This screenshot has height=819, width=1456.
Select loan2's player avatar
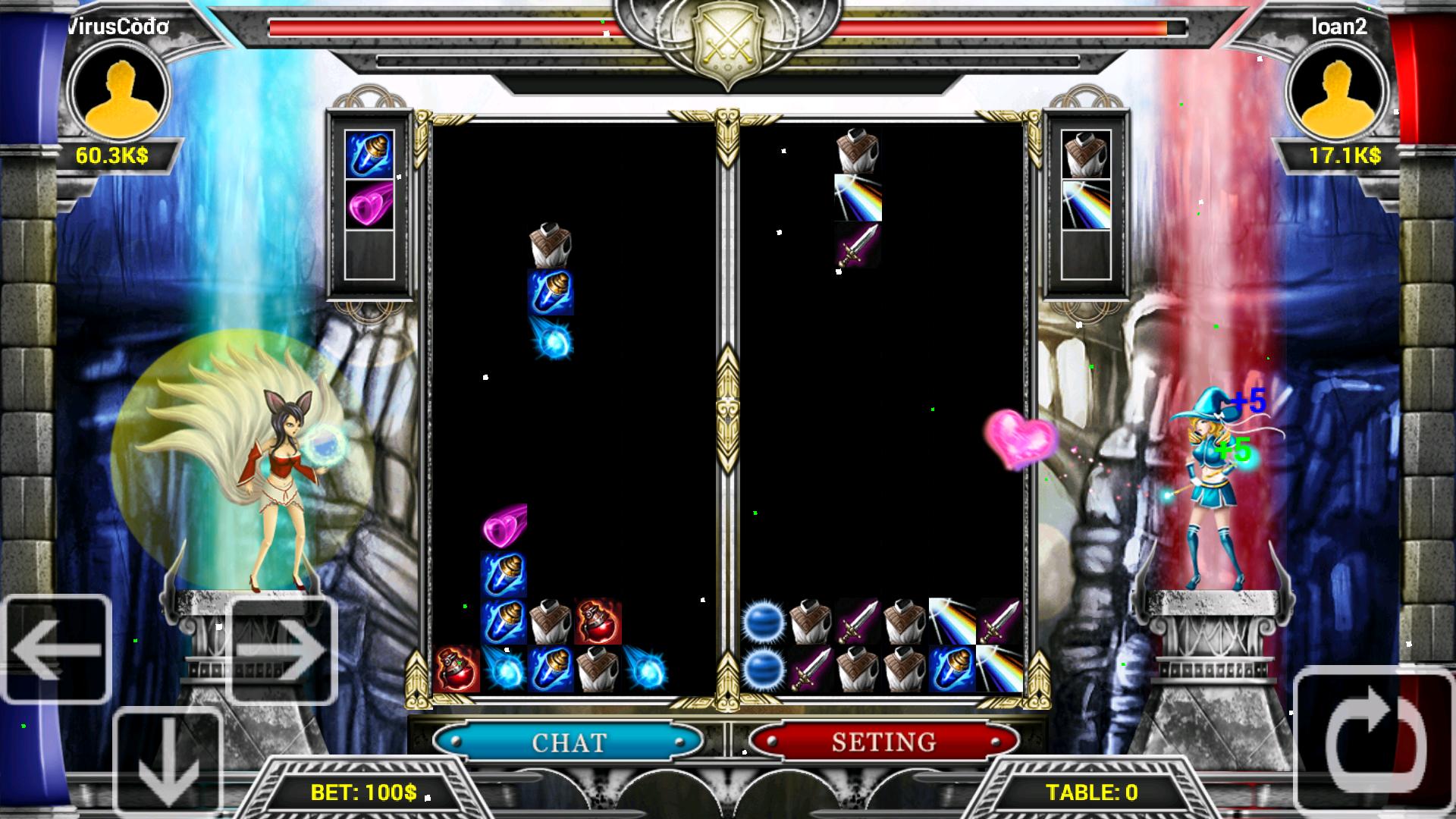pyautogui.click(x=1338, y=91)
